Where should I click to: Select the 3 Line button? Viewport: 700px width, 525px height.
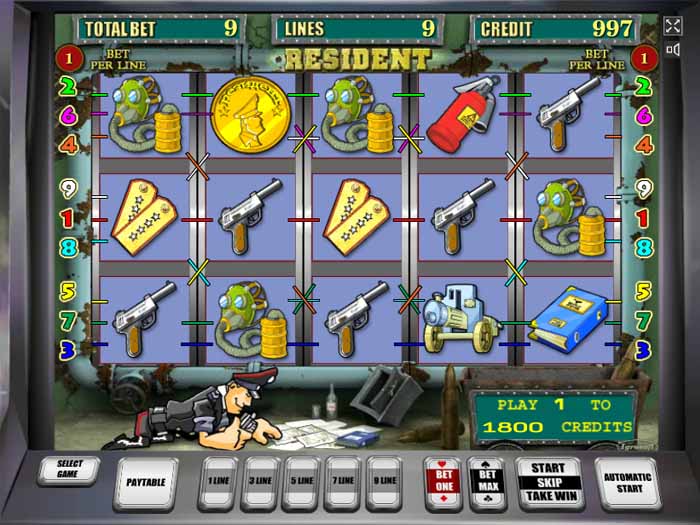[x=260, y=481]
